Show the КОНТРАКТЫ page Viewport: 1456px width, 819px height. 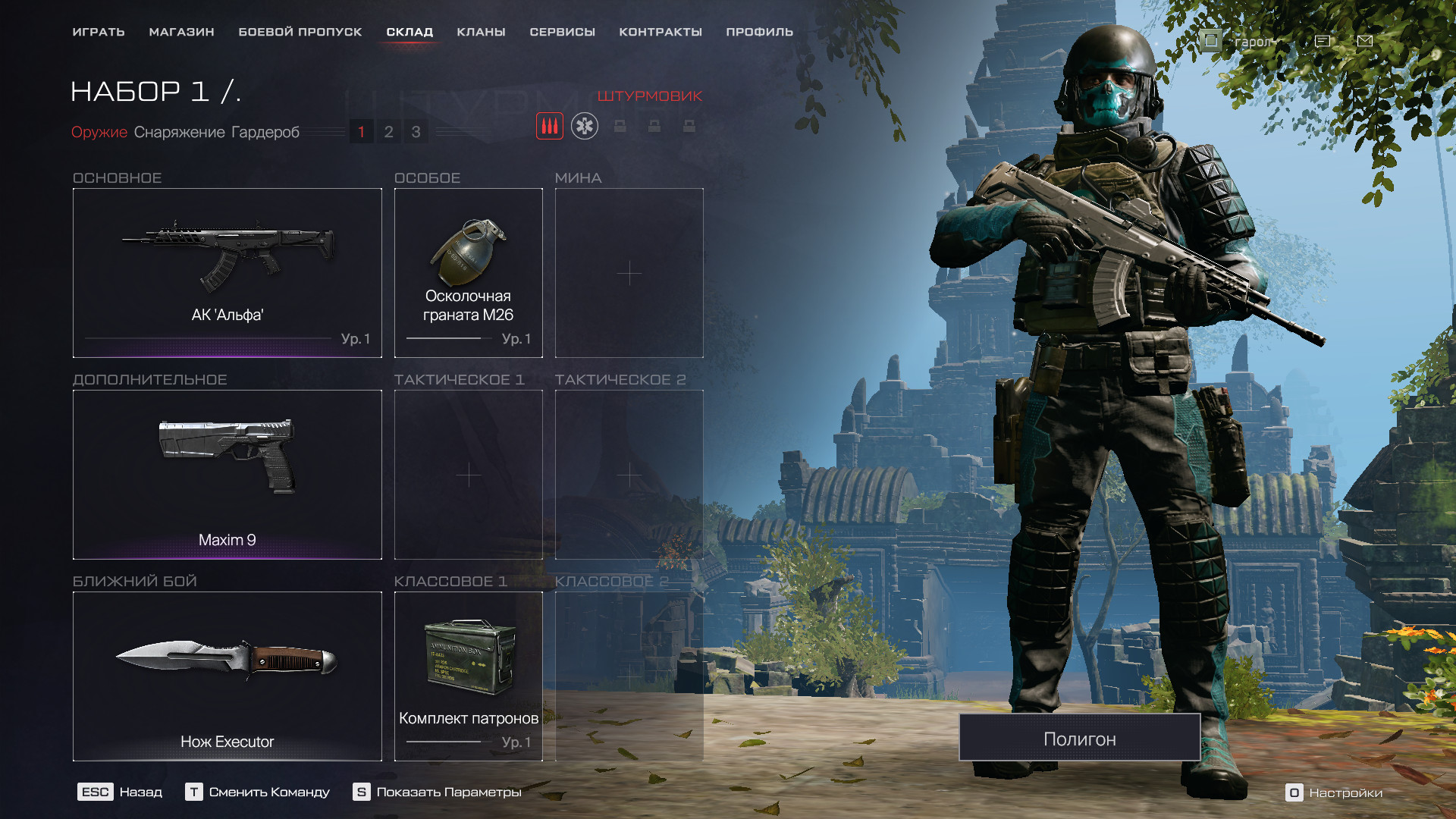tap(660, 32)
